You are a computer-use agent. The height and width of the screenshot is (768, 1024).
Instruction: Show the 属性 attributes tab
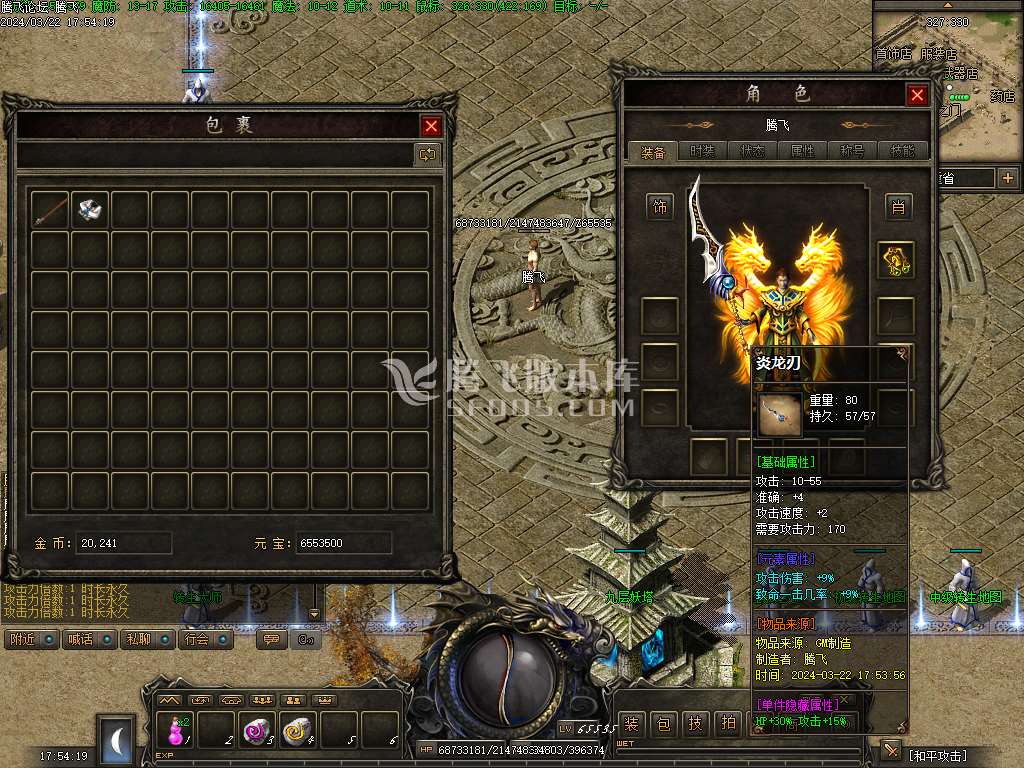click(x=802, y=151)
